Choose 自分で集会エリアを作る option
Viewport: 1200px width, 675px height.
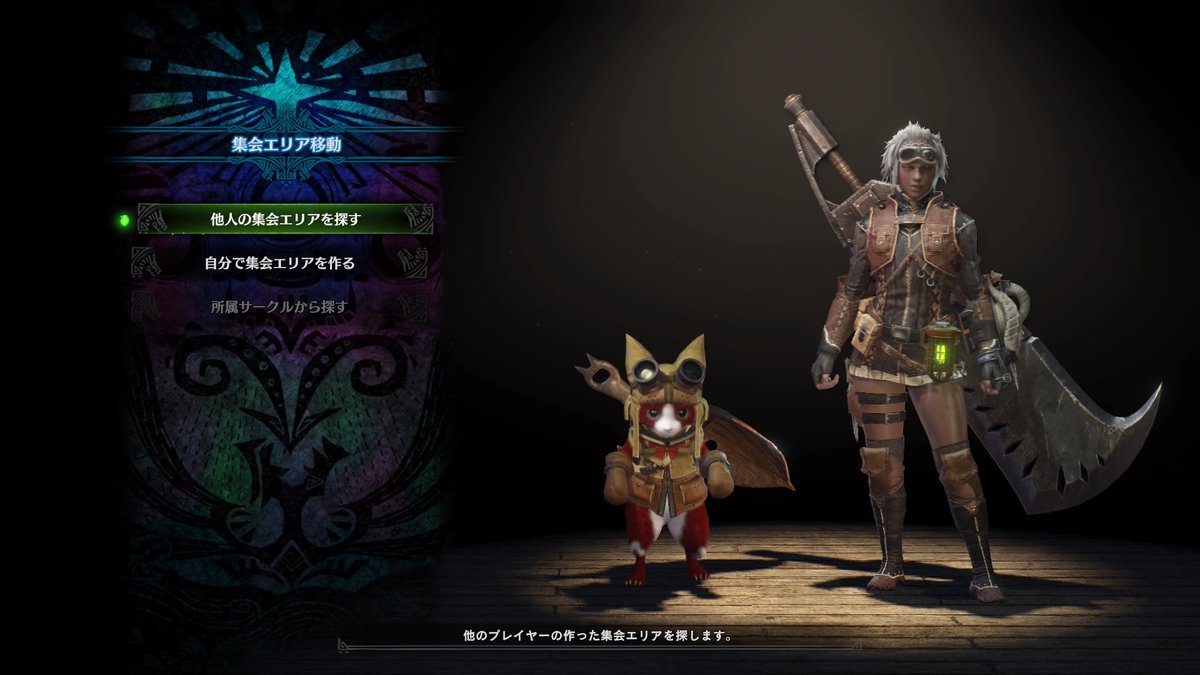[280, 263]
